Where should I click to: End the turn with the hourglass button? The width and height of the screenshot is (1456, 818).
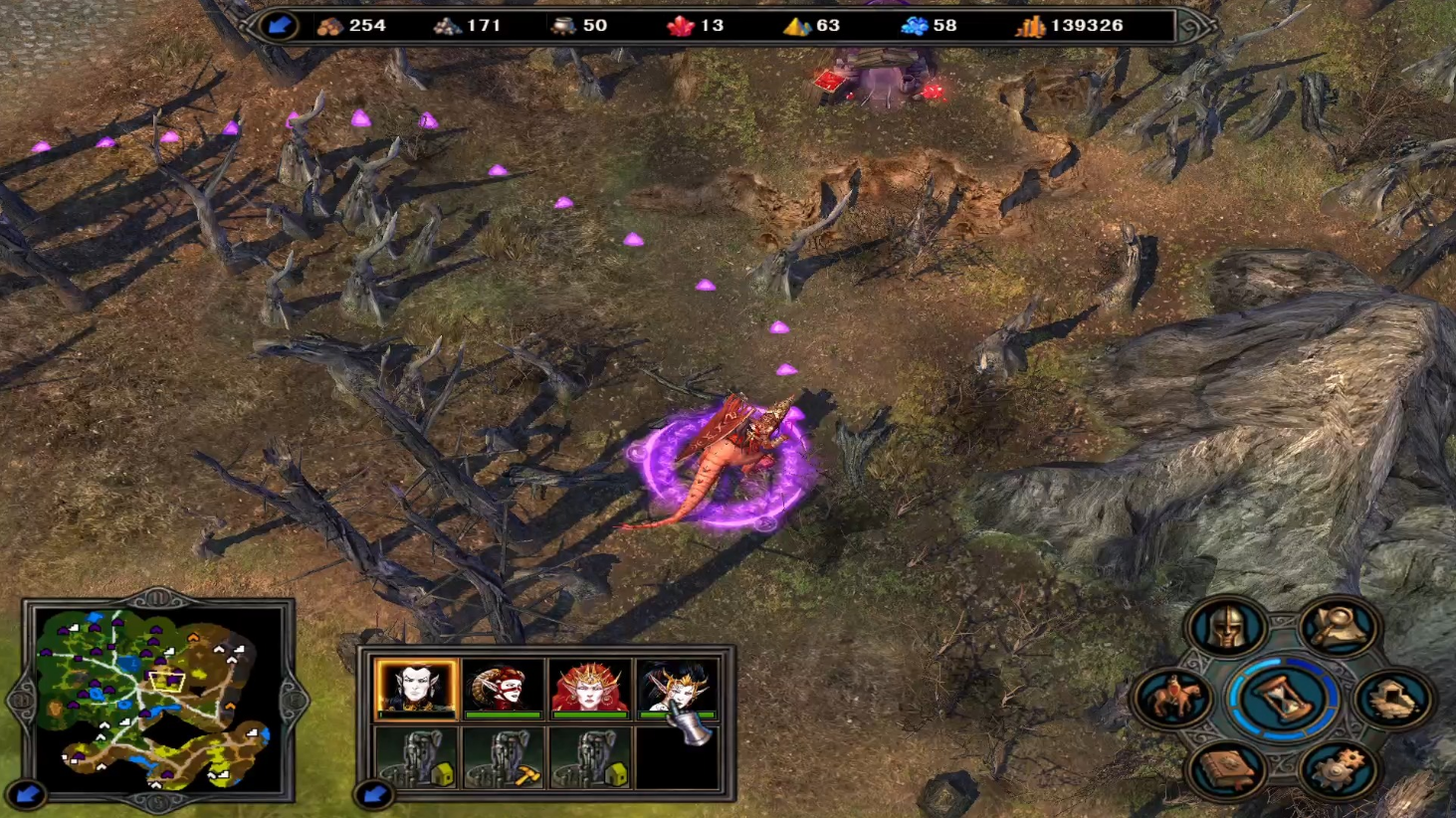coord(1282,698)
